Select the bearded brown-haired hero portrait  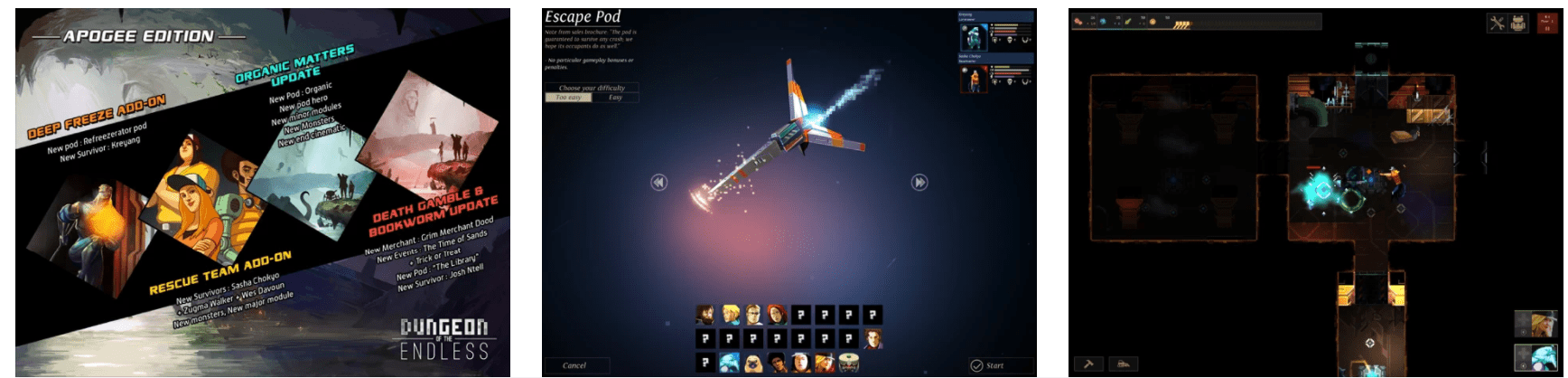coord(705,315)
